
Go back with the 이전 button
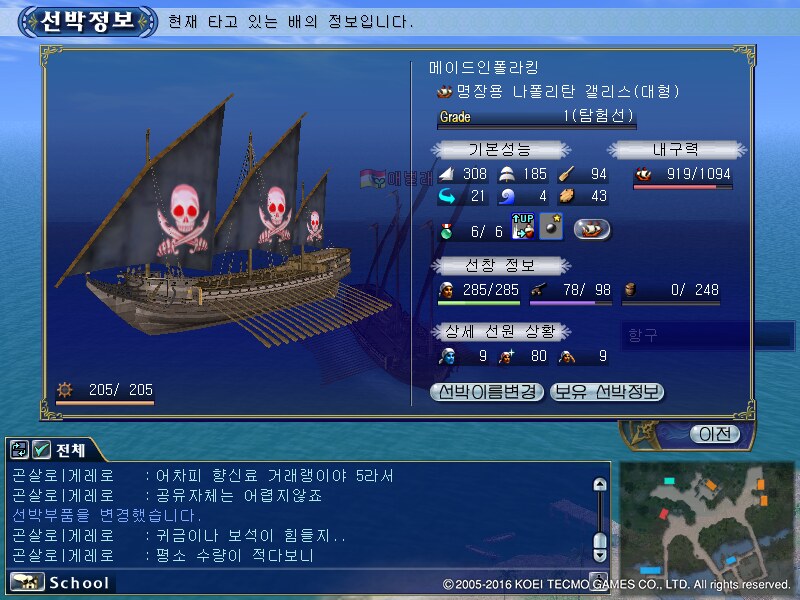click(x=714, y=434)
